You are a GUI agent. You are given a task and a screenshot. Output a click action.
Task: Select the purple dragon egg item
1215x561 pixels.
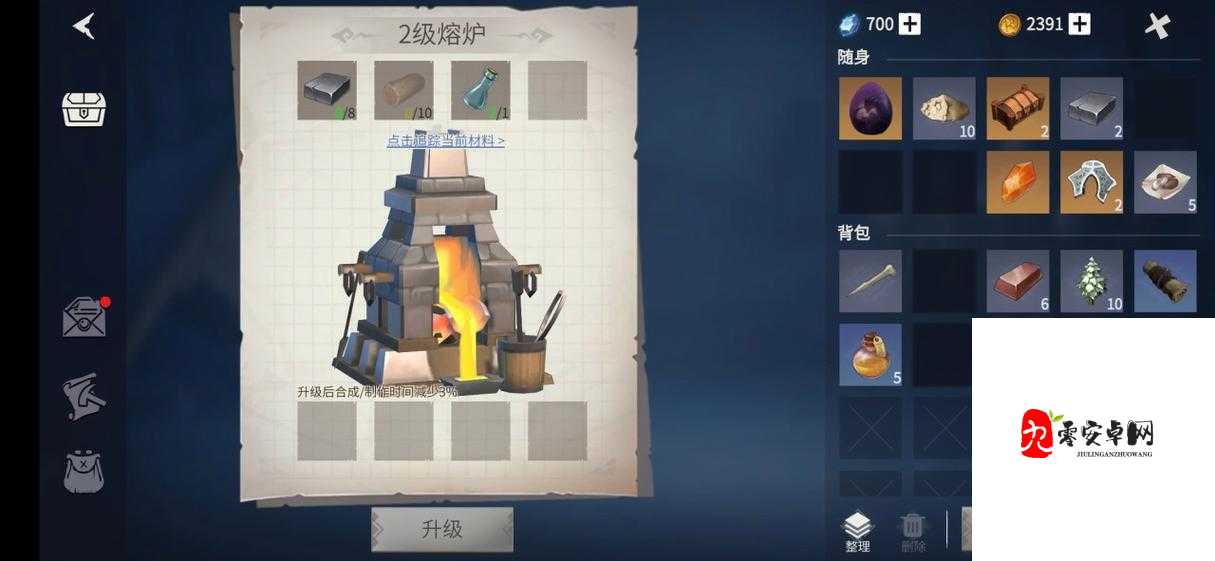pyautogui.click(x=870, y=108)
